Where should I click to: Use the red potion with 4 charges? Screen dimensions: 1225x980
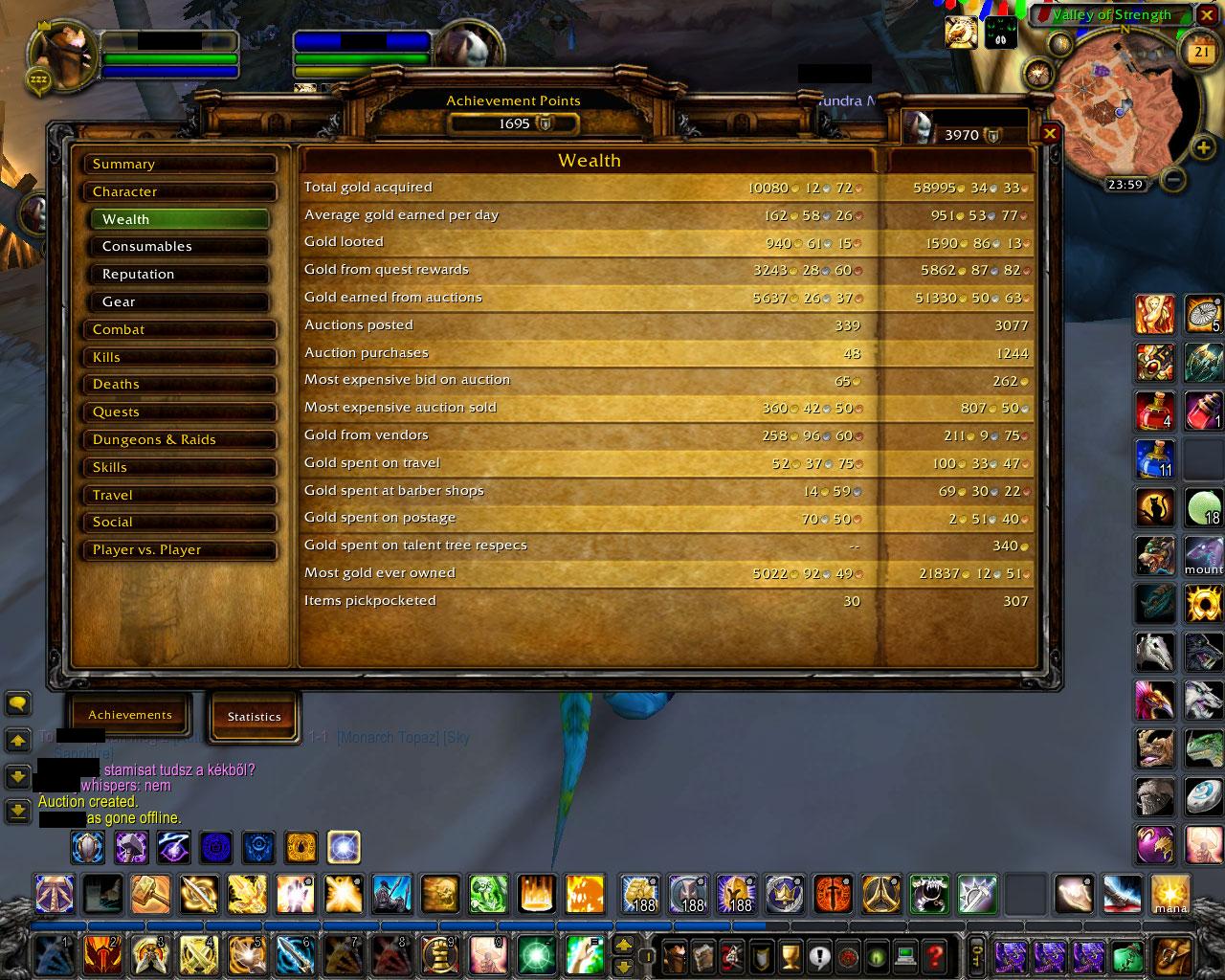(x=1155, y=411)
